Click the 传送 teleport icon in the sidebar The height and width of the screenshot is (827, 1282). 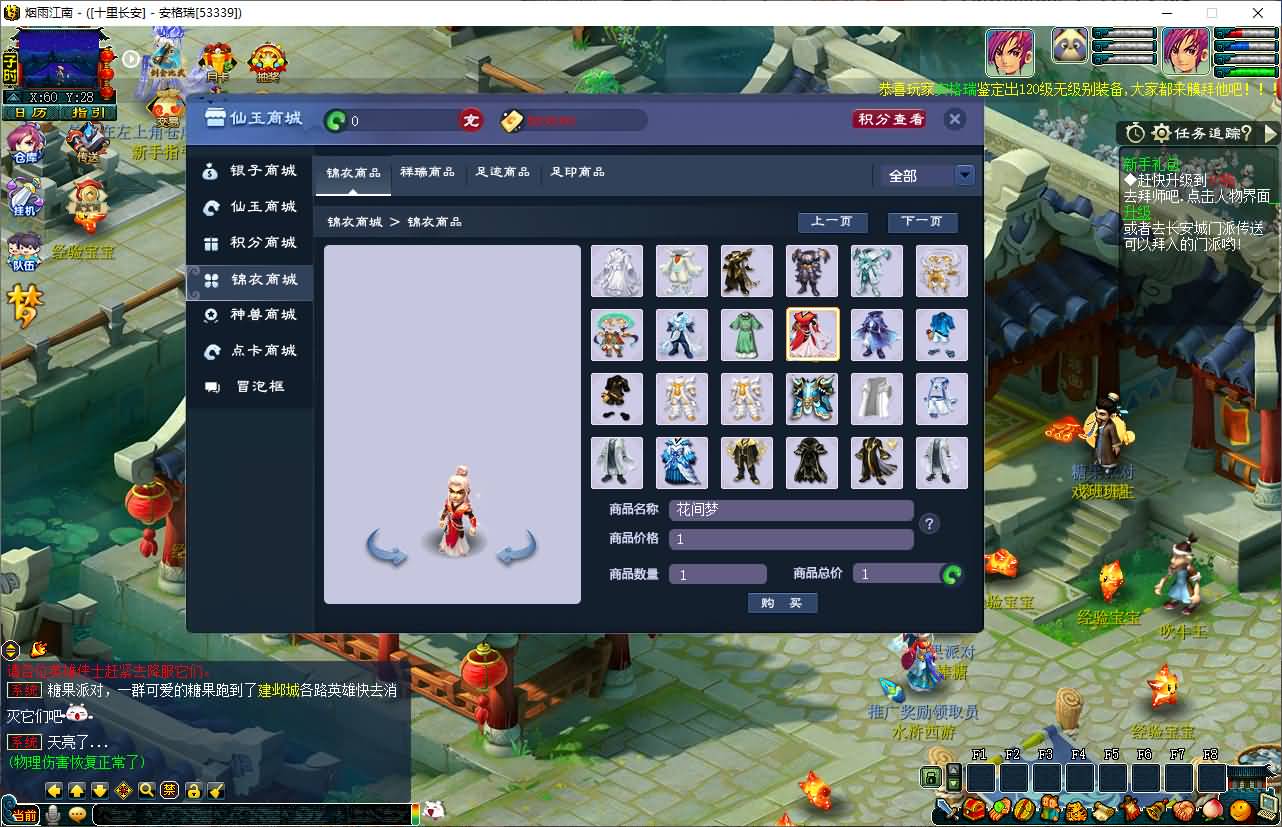coord(87,141)
